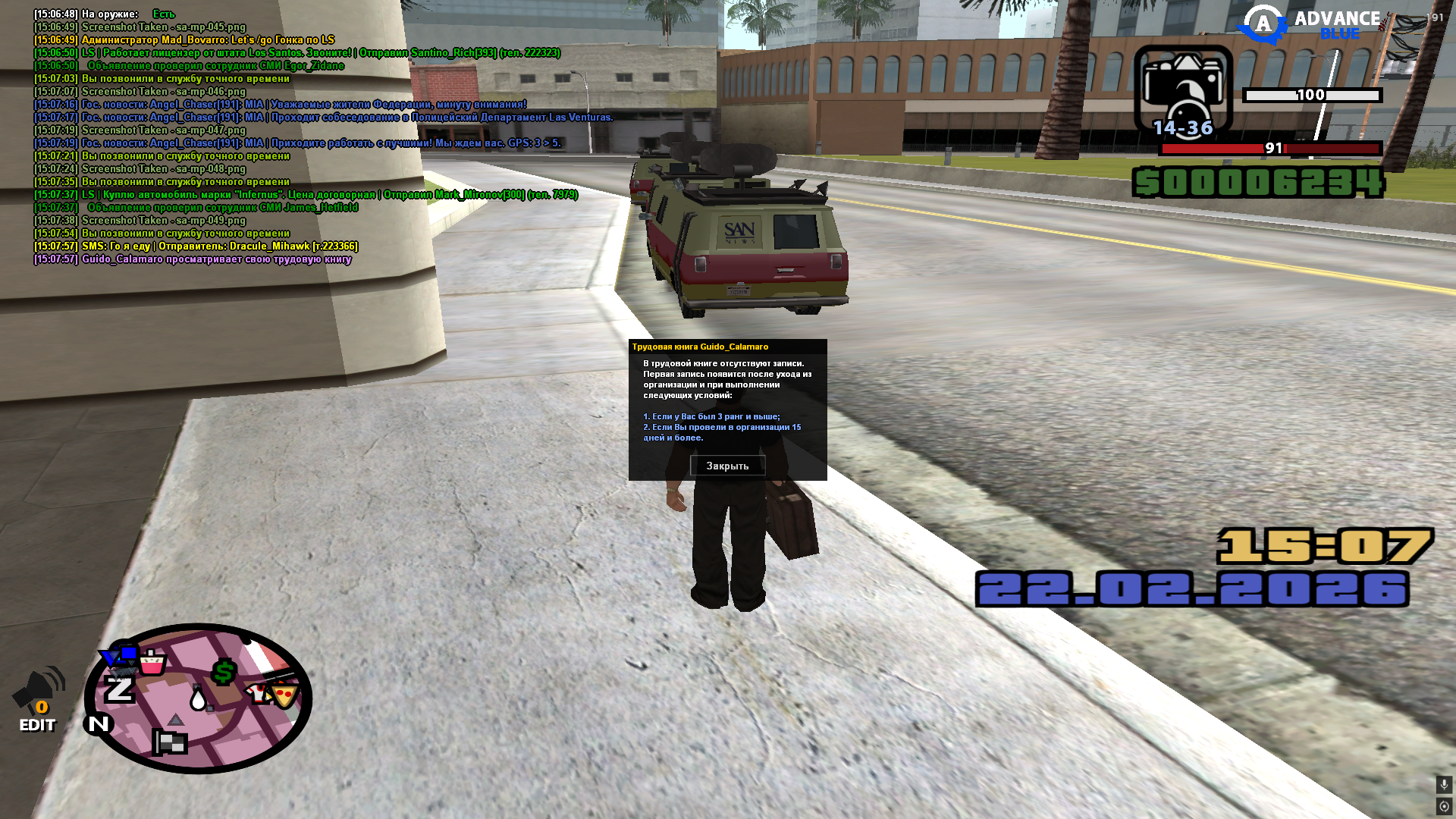The height and width of the screenshot is (819, 1456).
Task: Toggle the Z waypoint marker on the minimap
Action: coord(119,690)
